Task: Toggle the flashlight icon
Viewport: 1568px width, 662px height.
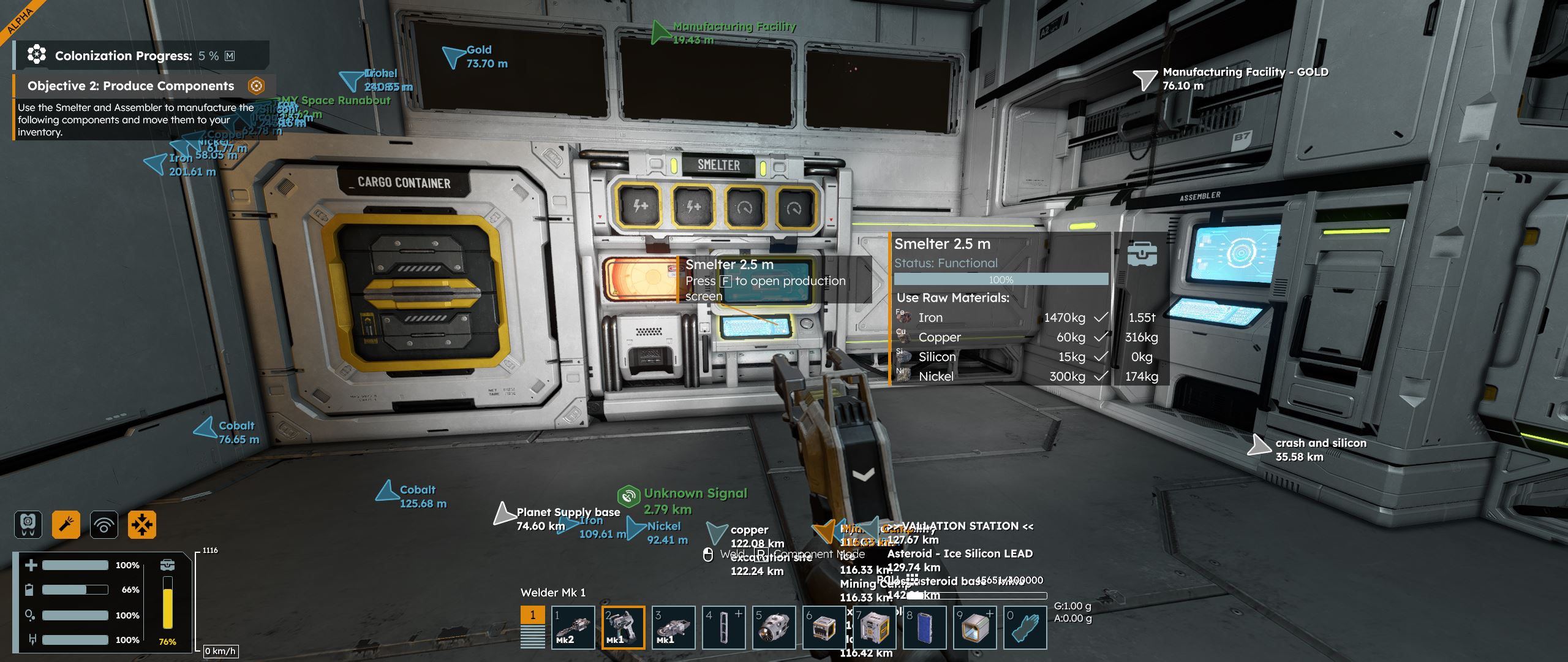Action: (66, 525)
